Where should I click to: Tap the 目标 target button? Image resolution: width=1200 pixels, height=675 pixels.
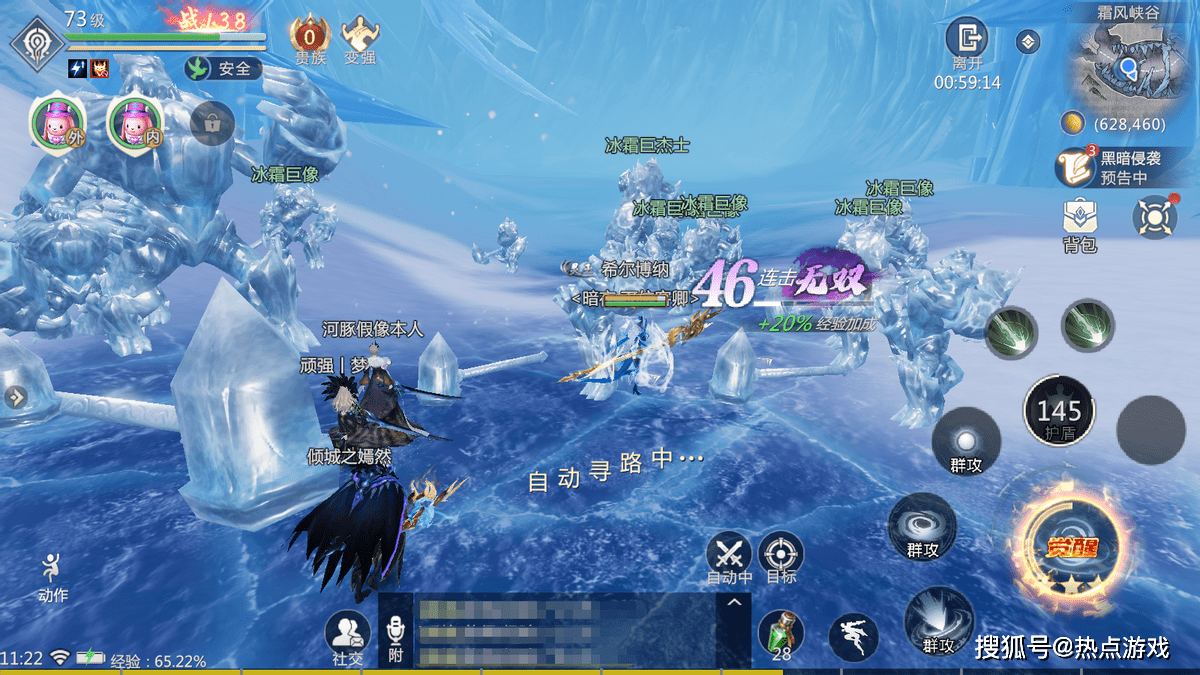(x=781, y=555)
